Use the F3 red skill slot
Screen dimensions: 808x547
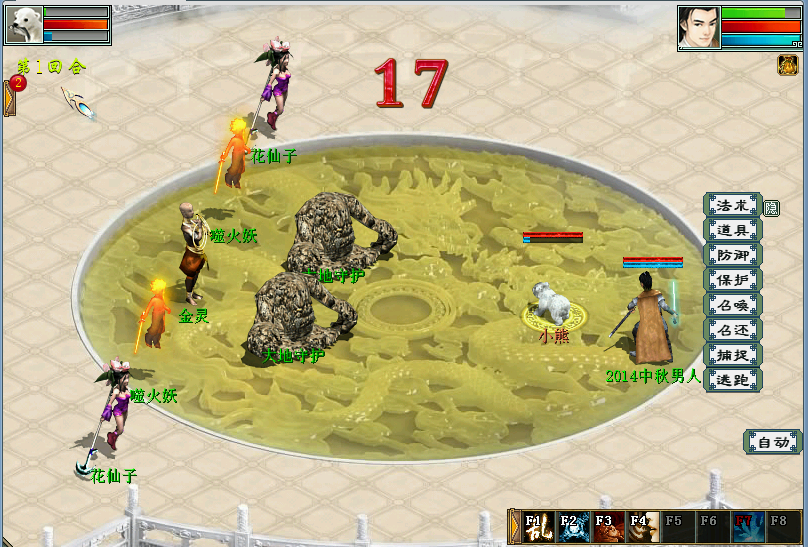tap(607, 527)
